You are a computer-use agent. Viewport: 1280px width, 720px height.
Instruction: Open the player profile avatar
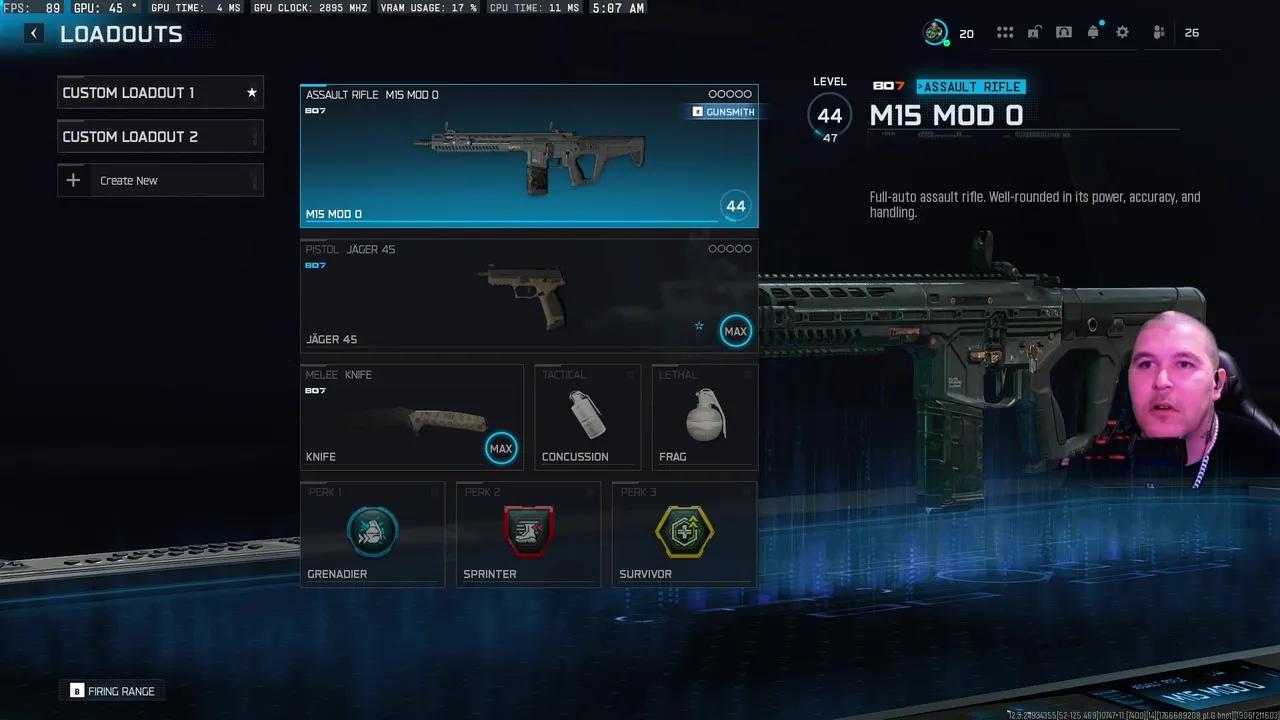coord(936,31)
